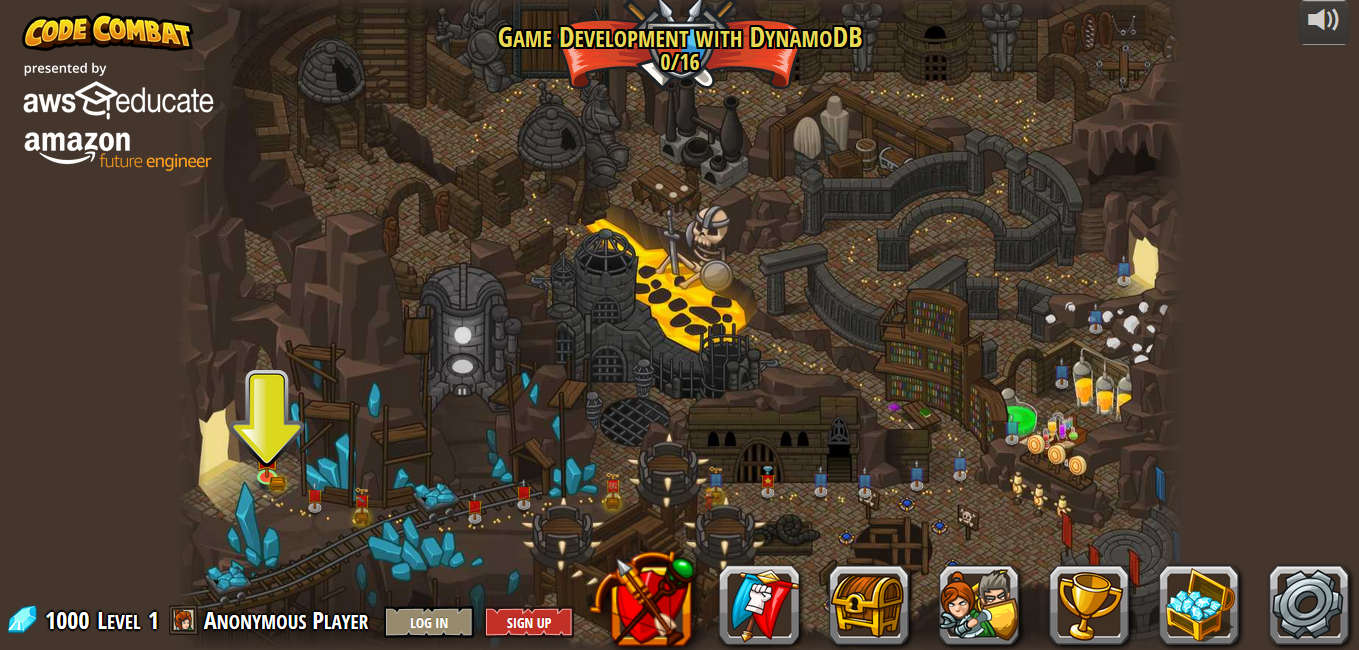The height and width of the screenshot is (650, 1359).
Task: Click the CodeCombat logo
Action: 107,32
